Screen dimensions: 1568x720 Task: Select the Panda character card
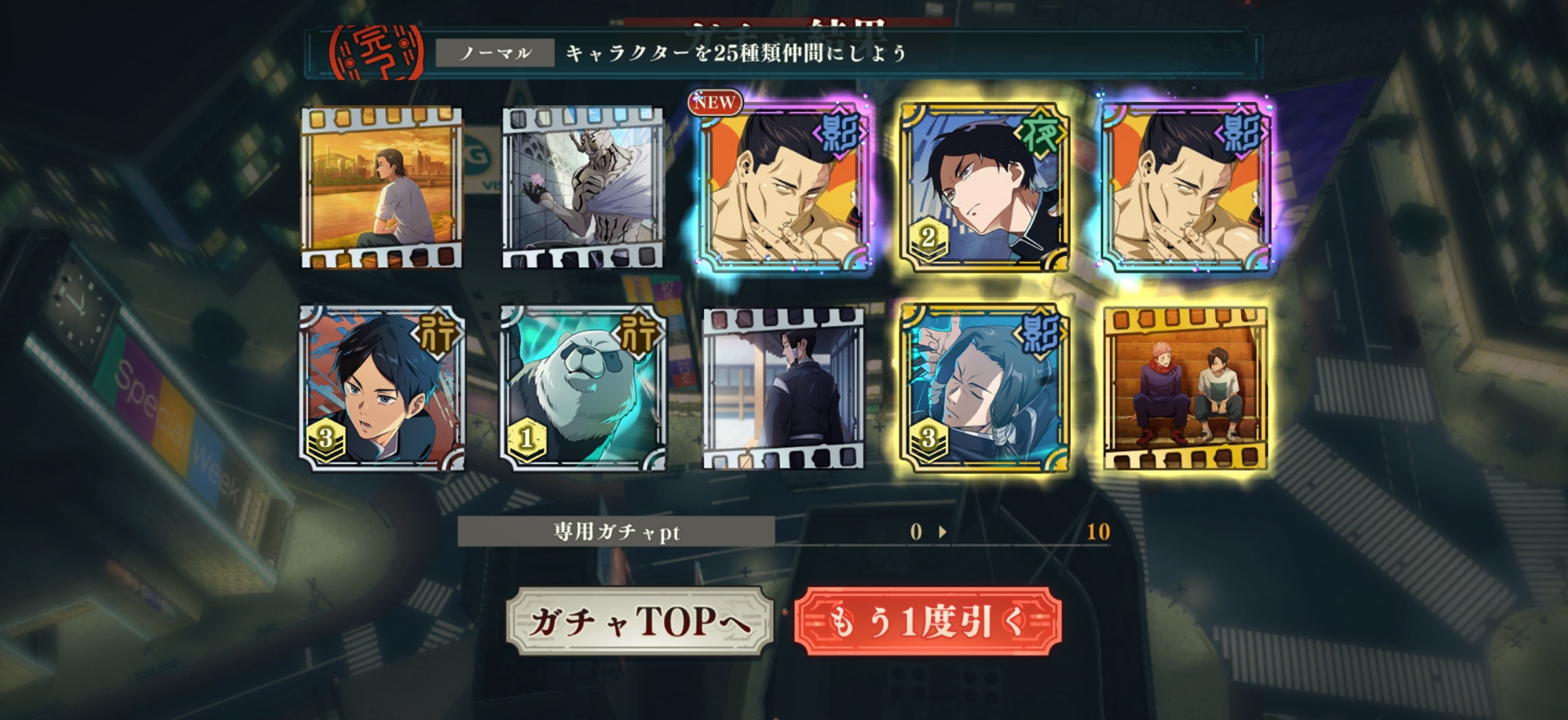pyautogui.click(x=583, y=389)
